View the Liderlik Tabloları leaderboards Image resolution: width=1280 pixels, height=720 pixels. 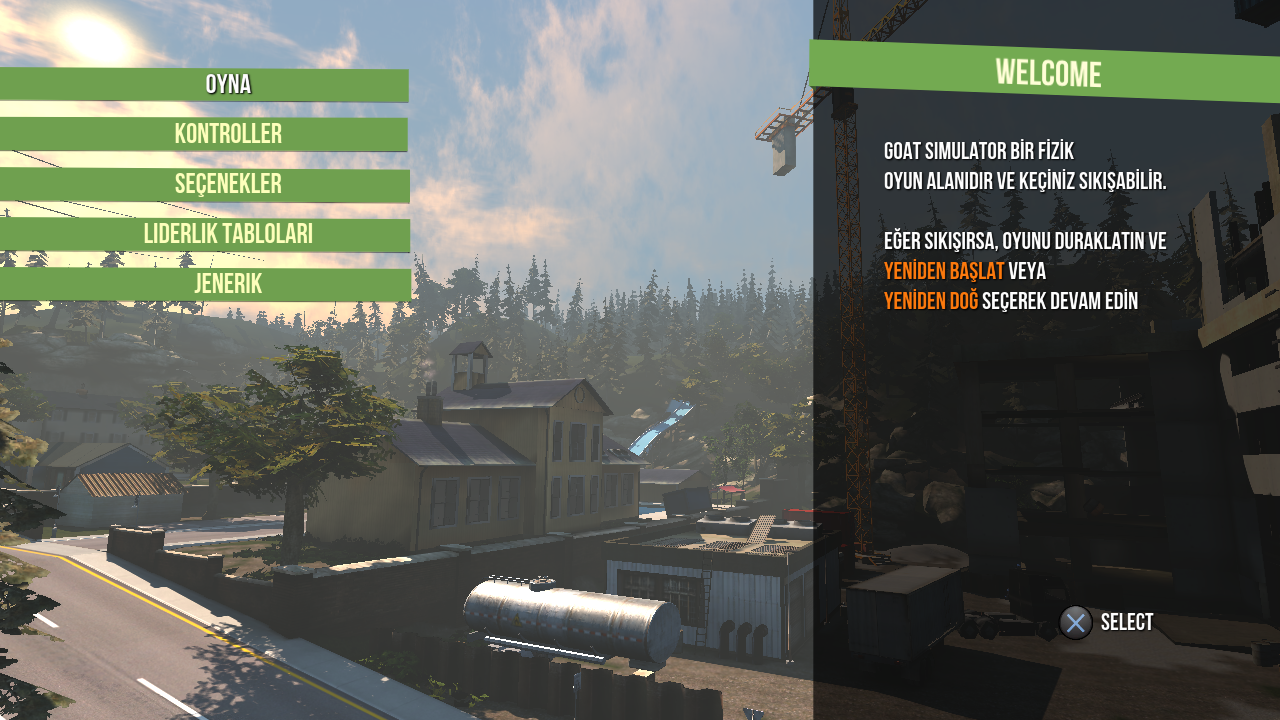click(x=228, y=235)
